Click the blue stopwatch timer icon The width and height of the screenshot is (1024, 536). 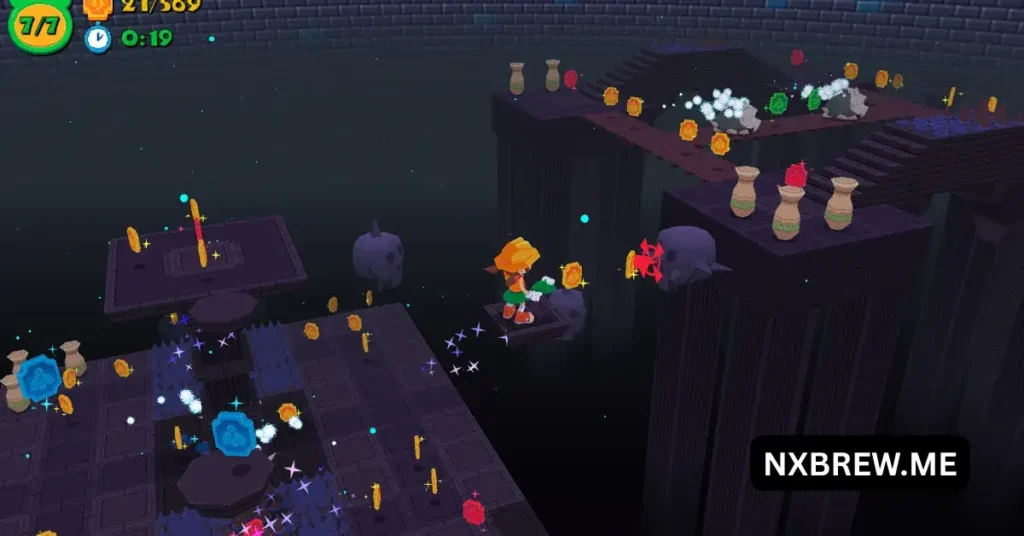click(98, 39)
